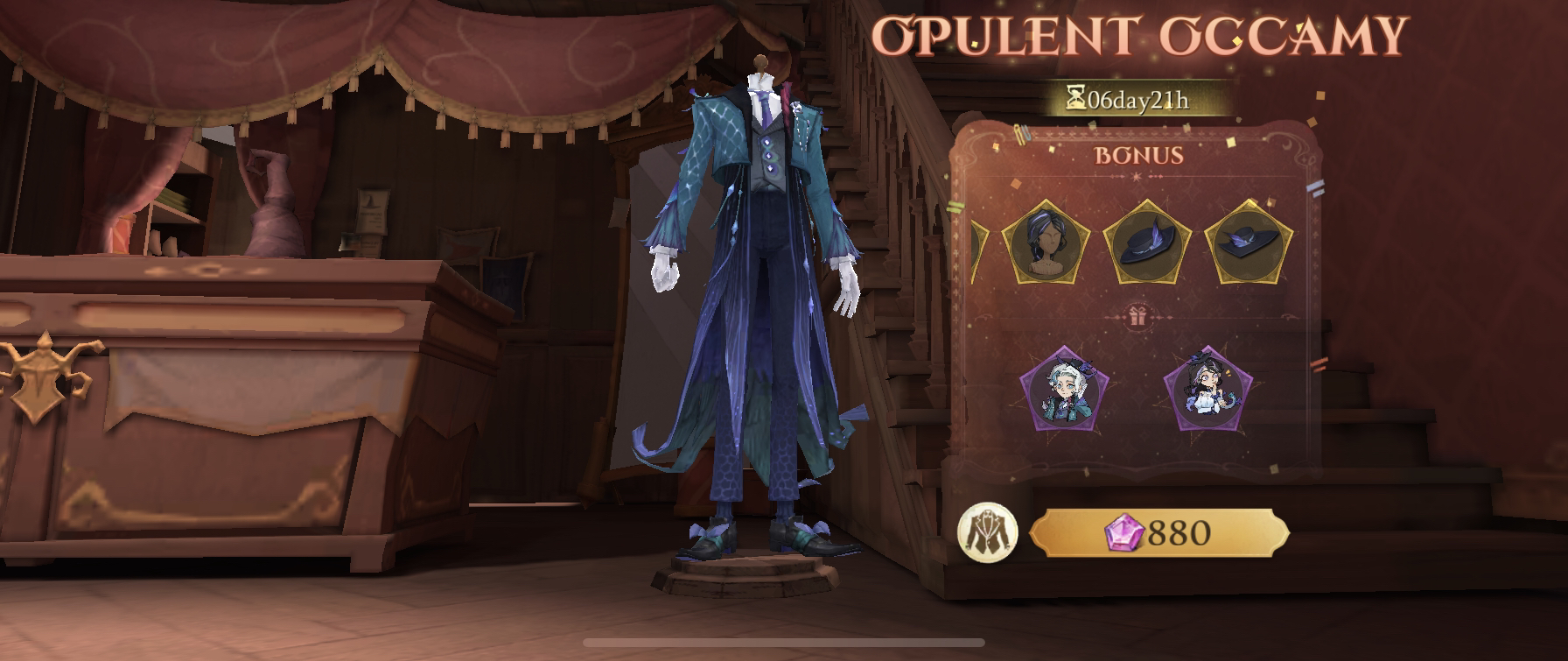Buy the outfit for 880 gems

[1158, 533]
